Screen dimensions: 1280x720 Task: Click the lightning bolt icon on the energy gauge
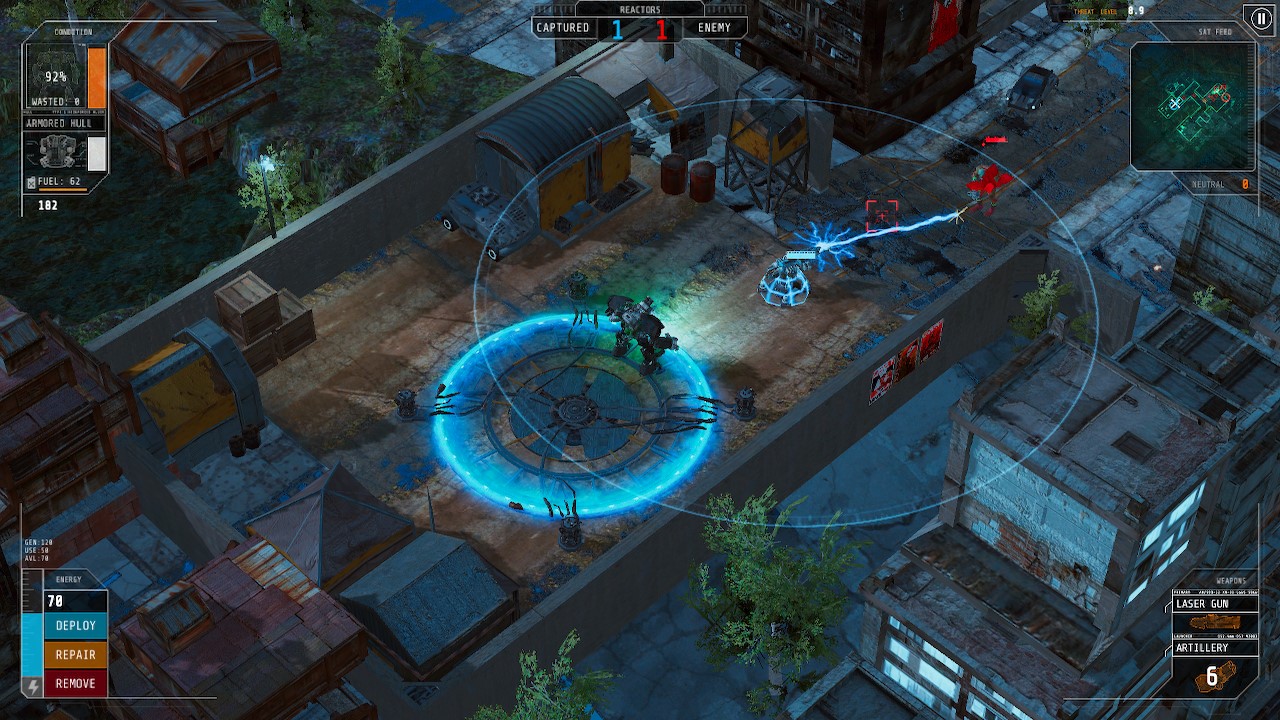(33, 685)
